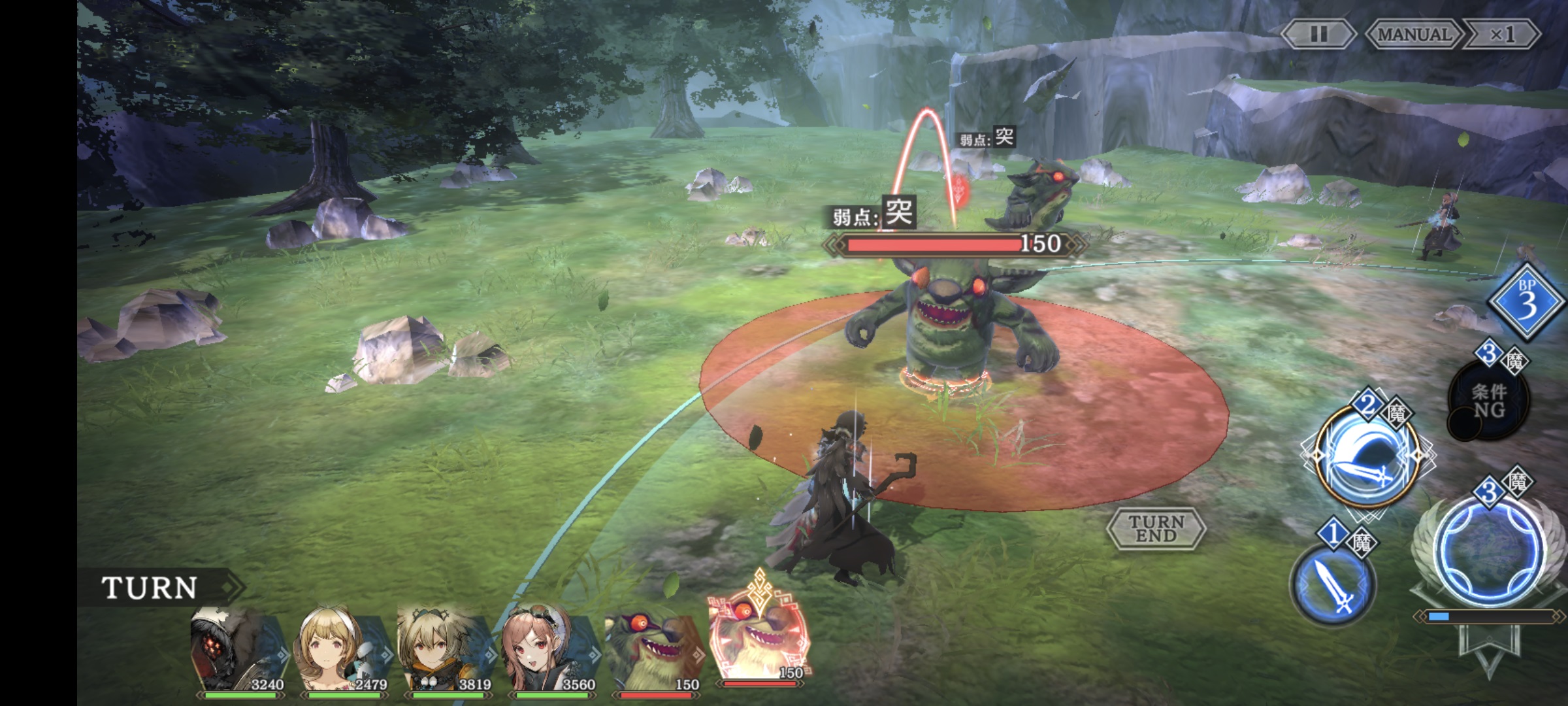Pause the battle
Screen dimensions: 1568x706
click(1318, 34)
